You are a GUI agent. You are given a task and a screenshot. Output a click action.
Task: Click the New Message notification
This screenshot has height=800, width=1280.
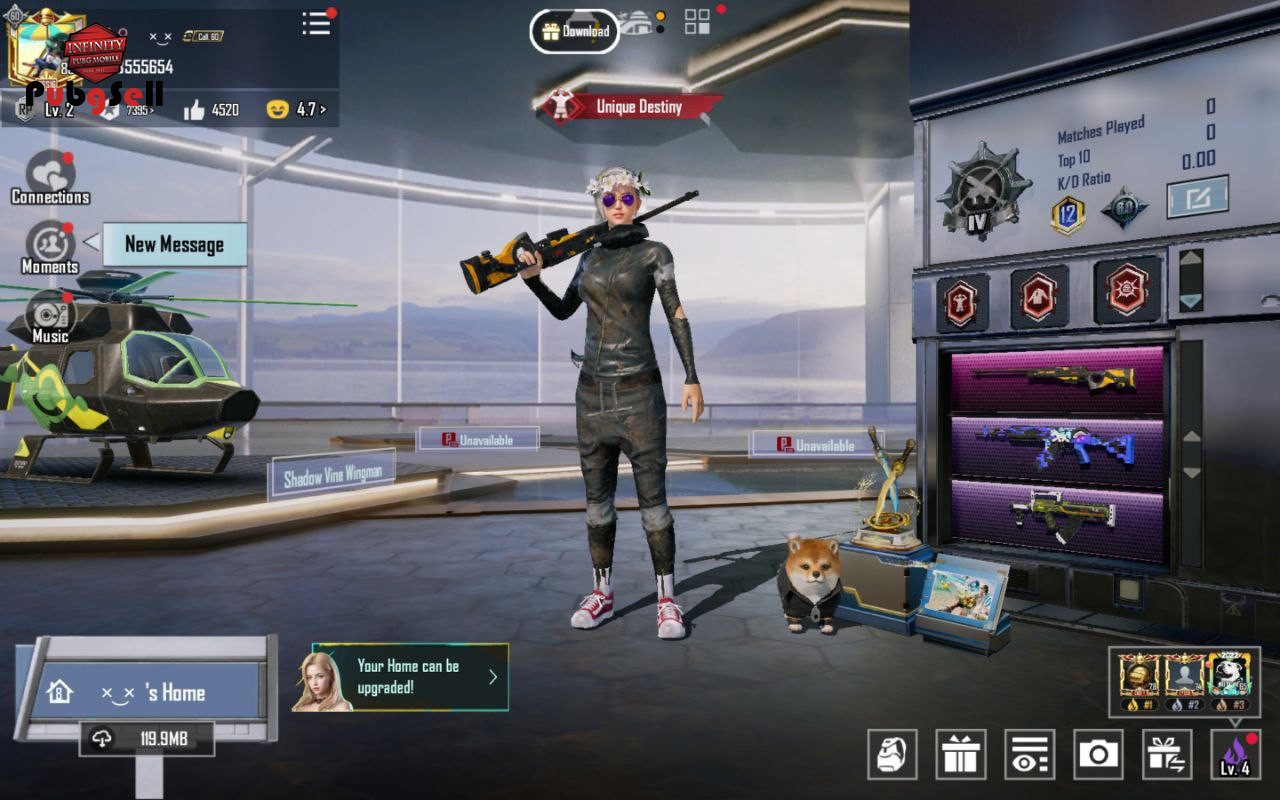174,244
